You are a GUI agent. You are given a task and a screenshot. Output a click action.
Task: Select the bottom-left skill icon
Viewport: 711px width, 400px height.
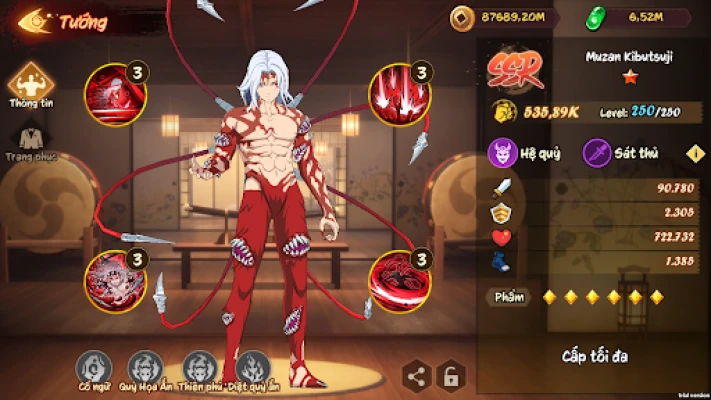point(114,280)
